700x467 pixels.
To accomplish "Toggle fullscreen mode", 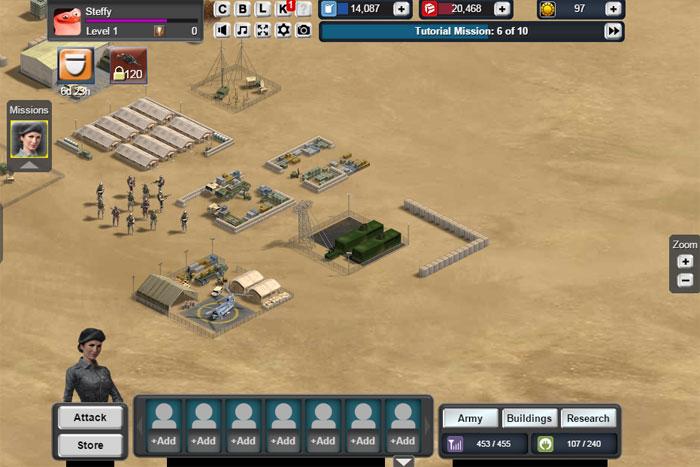I will (x=262, y=30).
